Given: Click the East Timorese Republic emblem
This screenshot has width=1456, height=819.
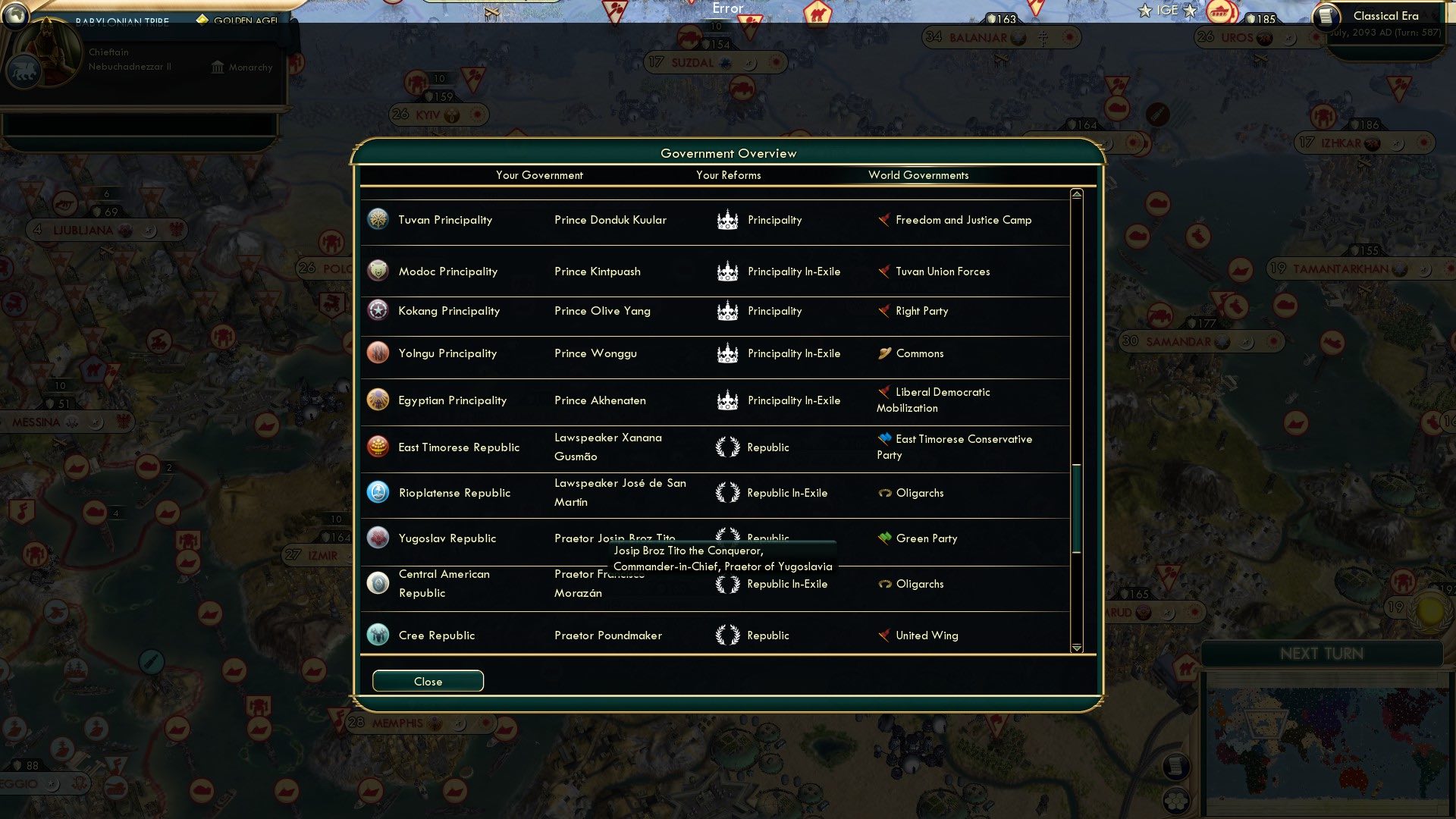Looking at the screenshot, I should point(378,447).
